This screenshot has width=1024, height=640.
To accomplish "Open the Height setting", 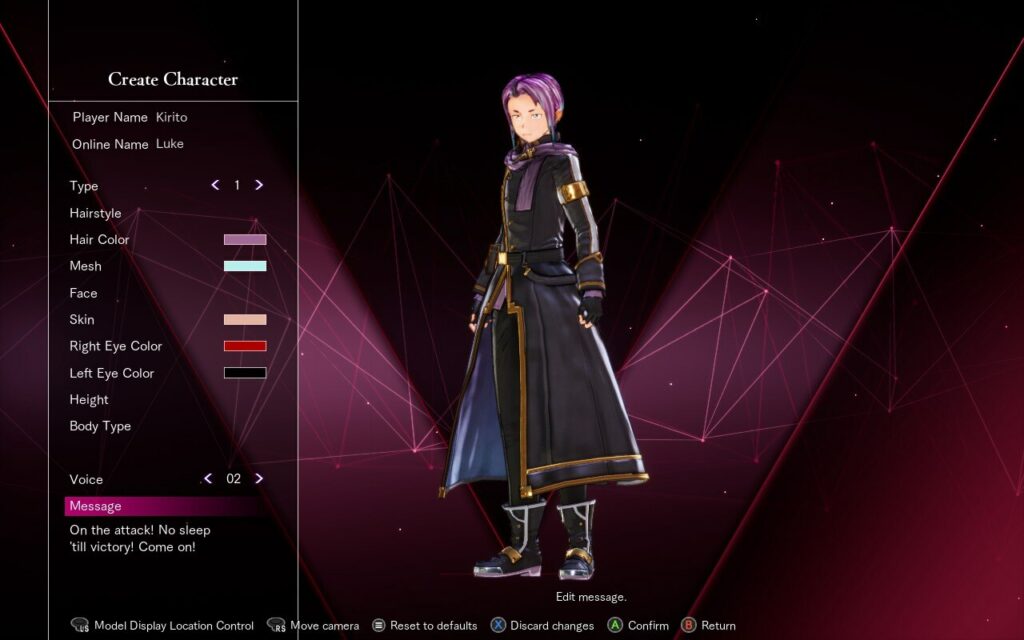I will coord(89,400).
